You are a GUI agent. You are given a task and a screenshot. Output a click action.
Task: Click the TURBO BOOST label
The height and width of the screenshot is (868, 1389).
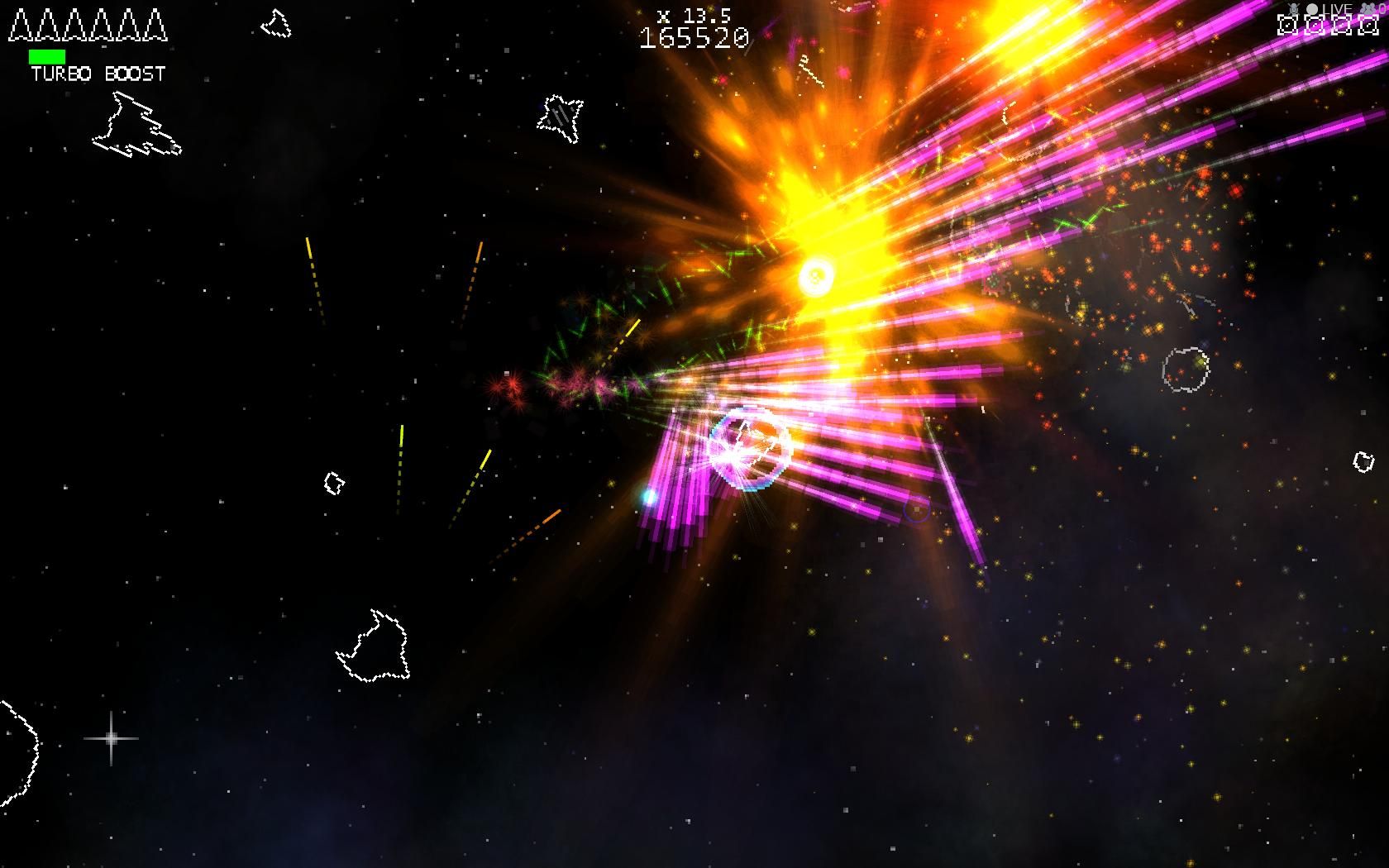97,74
